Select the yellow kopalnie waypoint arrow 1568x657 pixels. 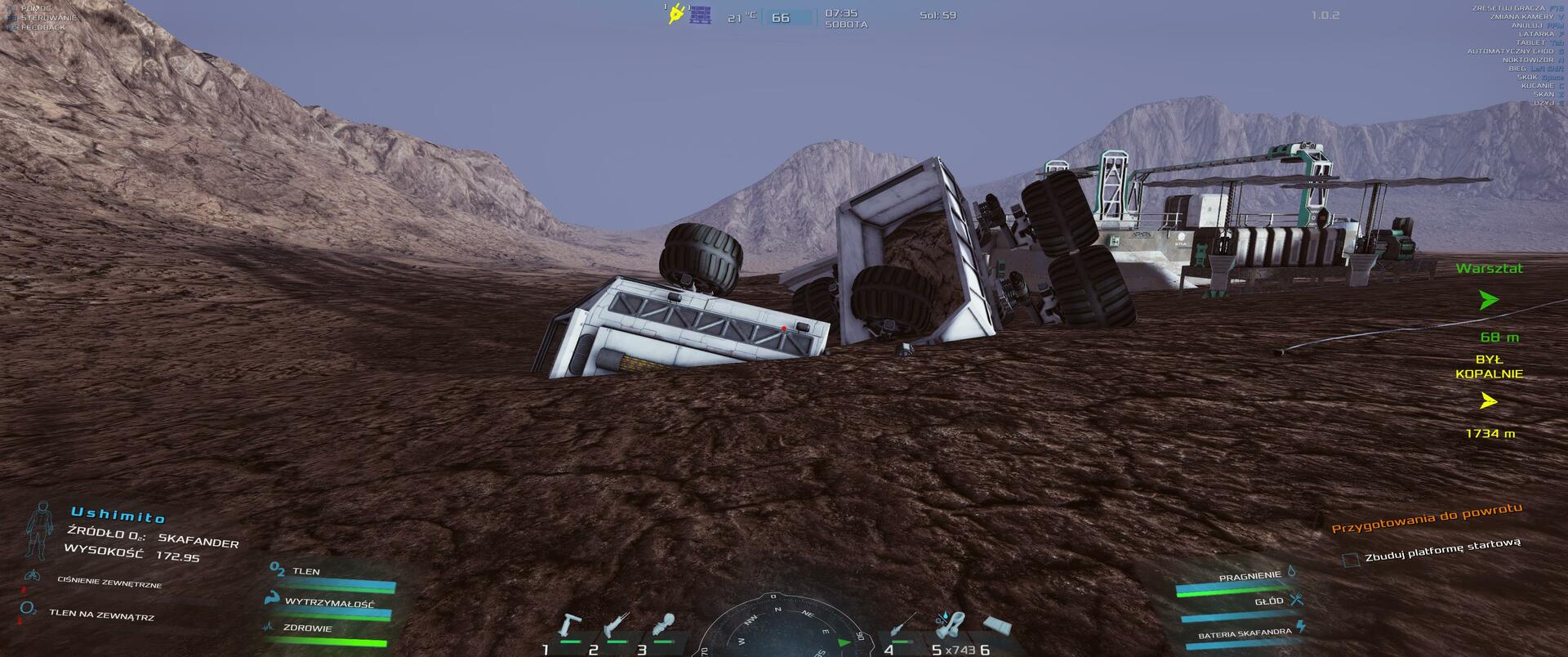tap(1489, 401)
